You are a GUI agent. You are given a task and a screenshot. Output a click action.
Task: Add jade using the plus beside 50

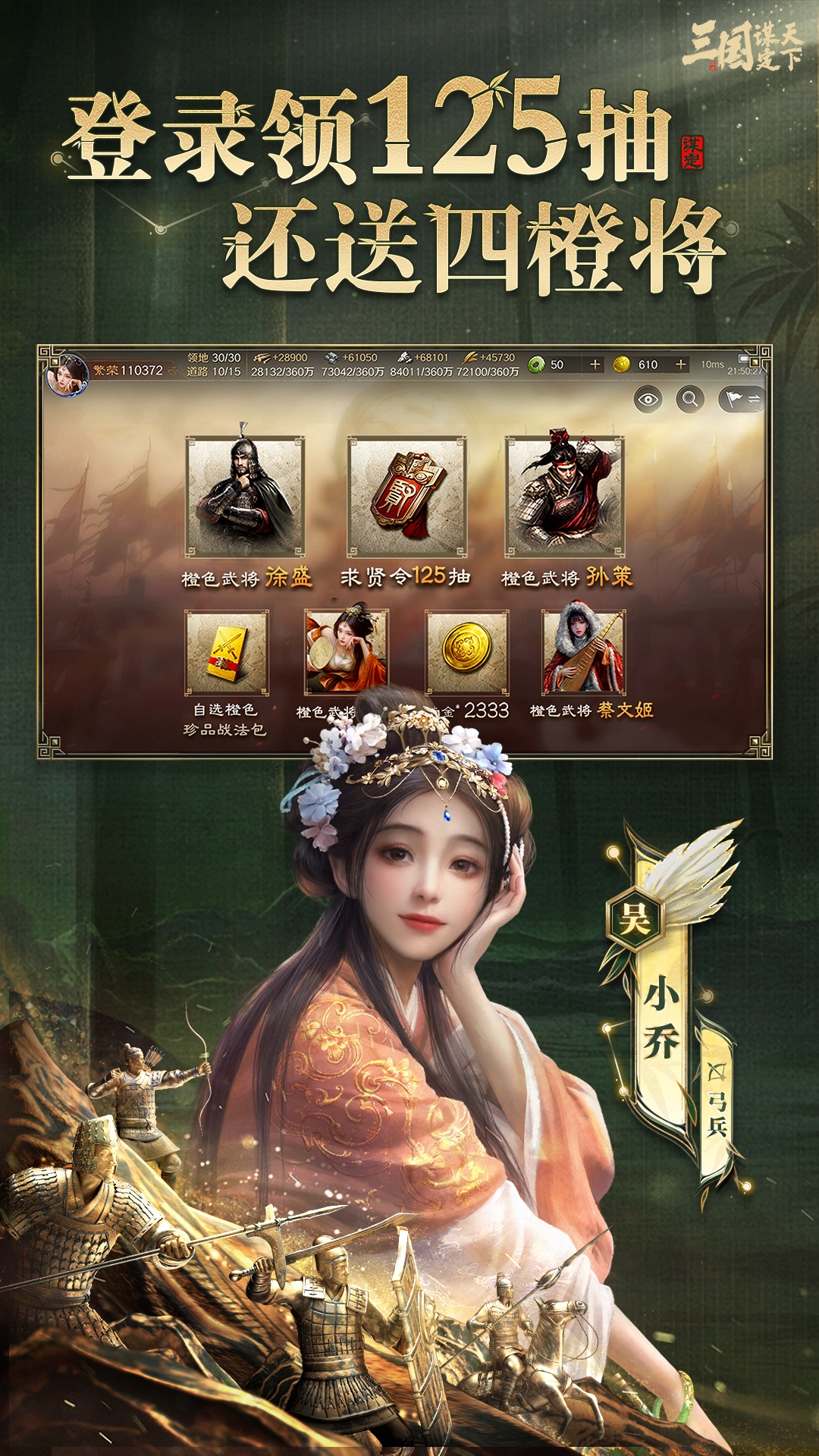coord(595,365)
